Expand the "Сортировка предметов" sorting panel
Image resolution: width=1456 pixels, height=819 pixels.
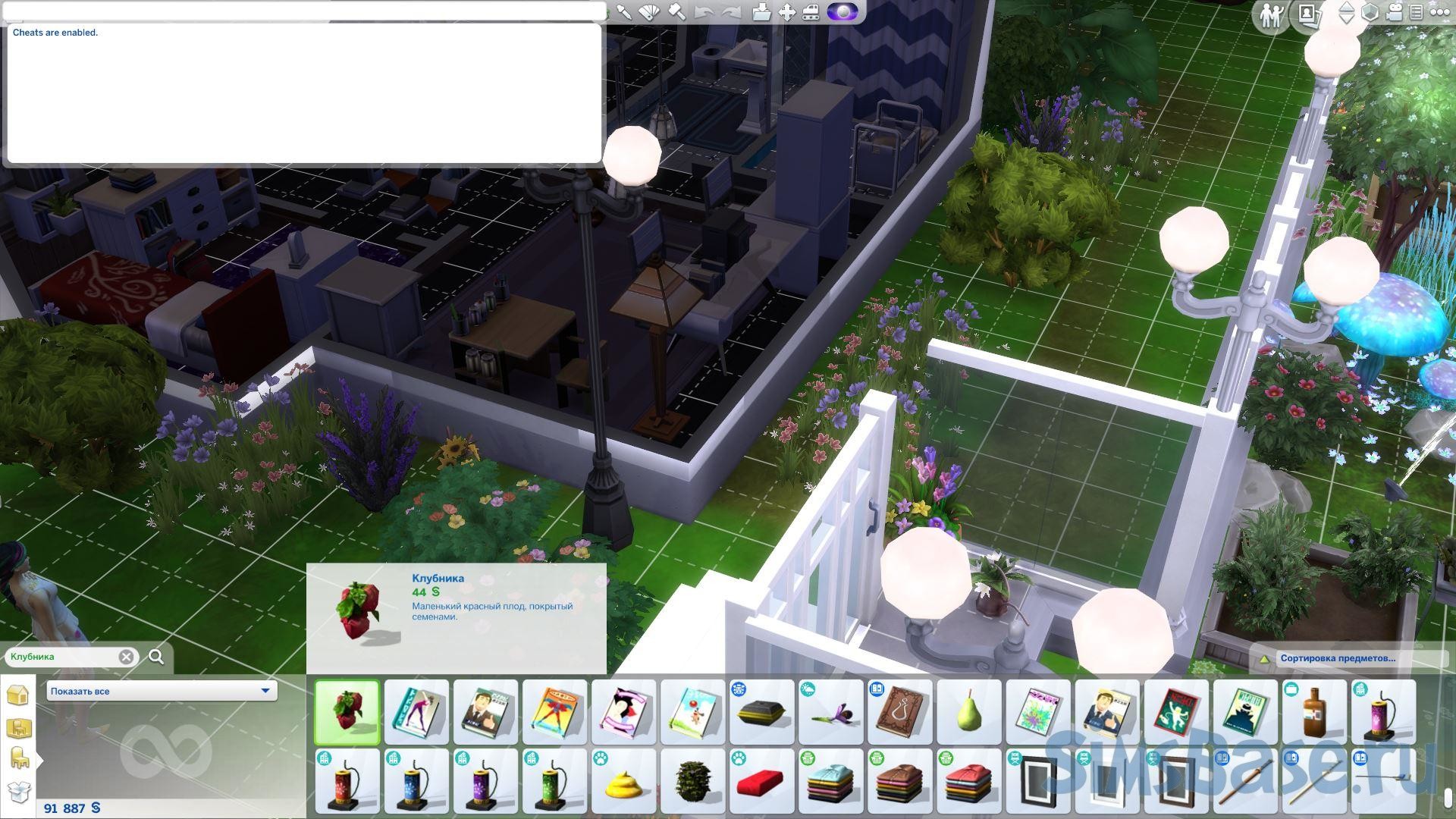[x=1264, y=659]
